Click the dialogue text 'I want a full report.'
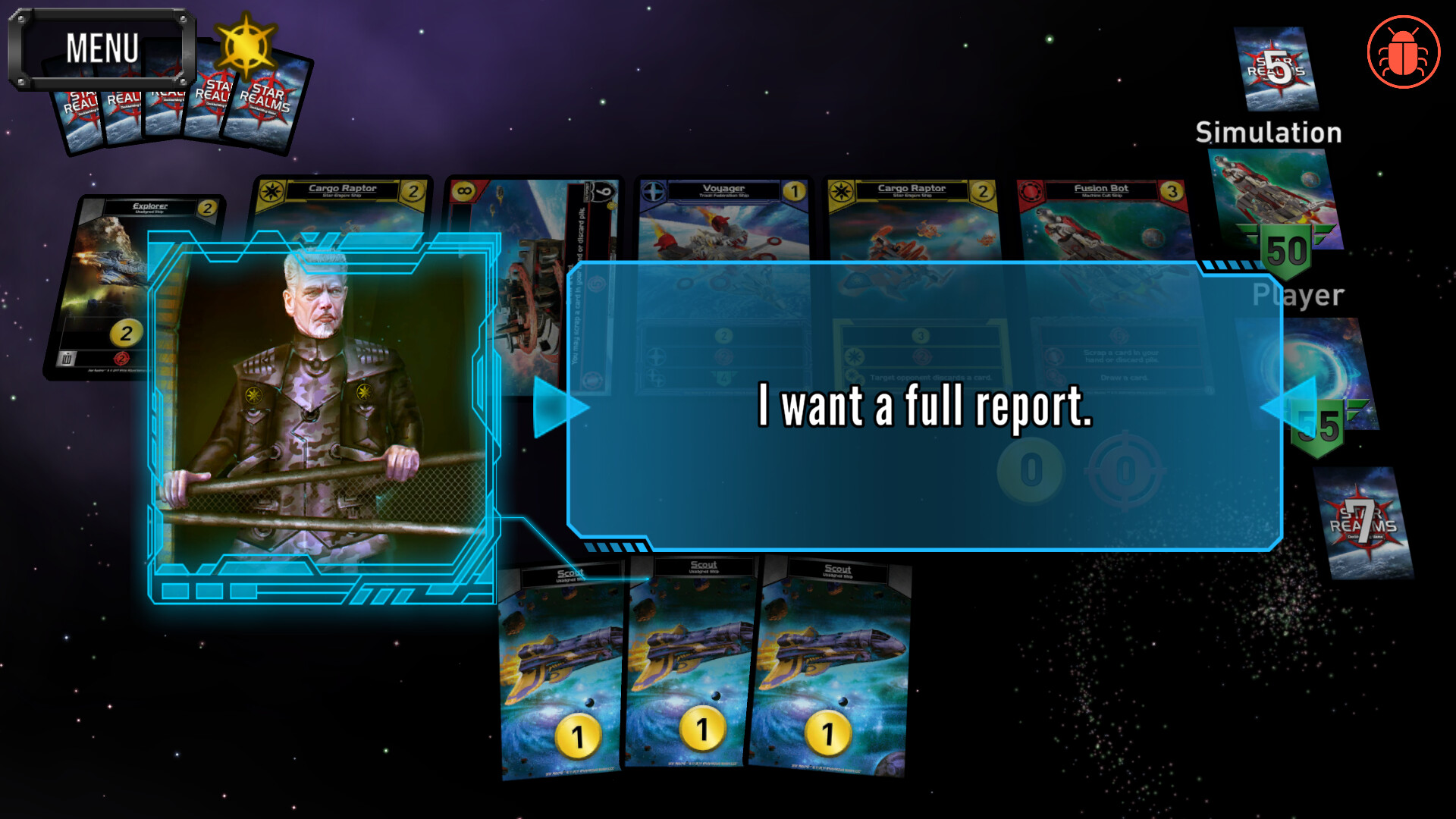This screenshot has height=819, width=1456. coord(924,409)
